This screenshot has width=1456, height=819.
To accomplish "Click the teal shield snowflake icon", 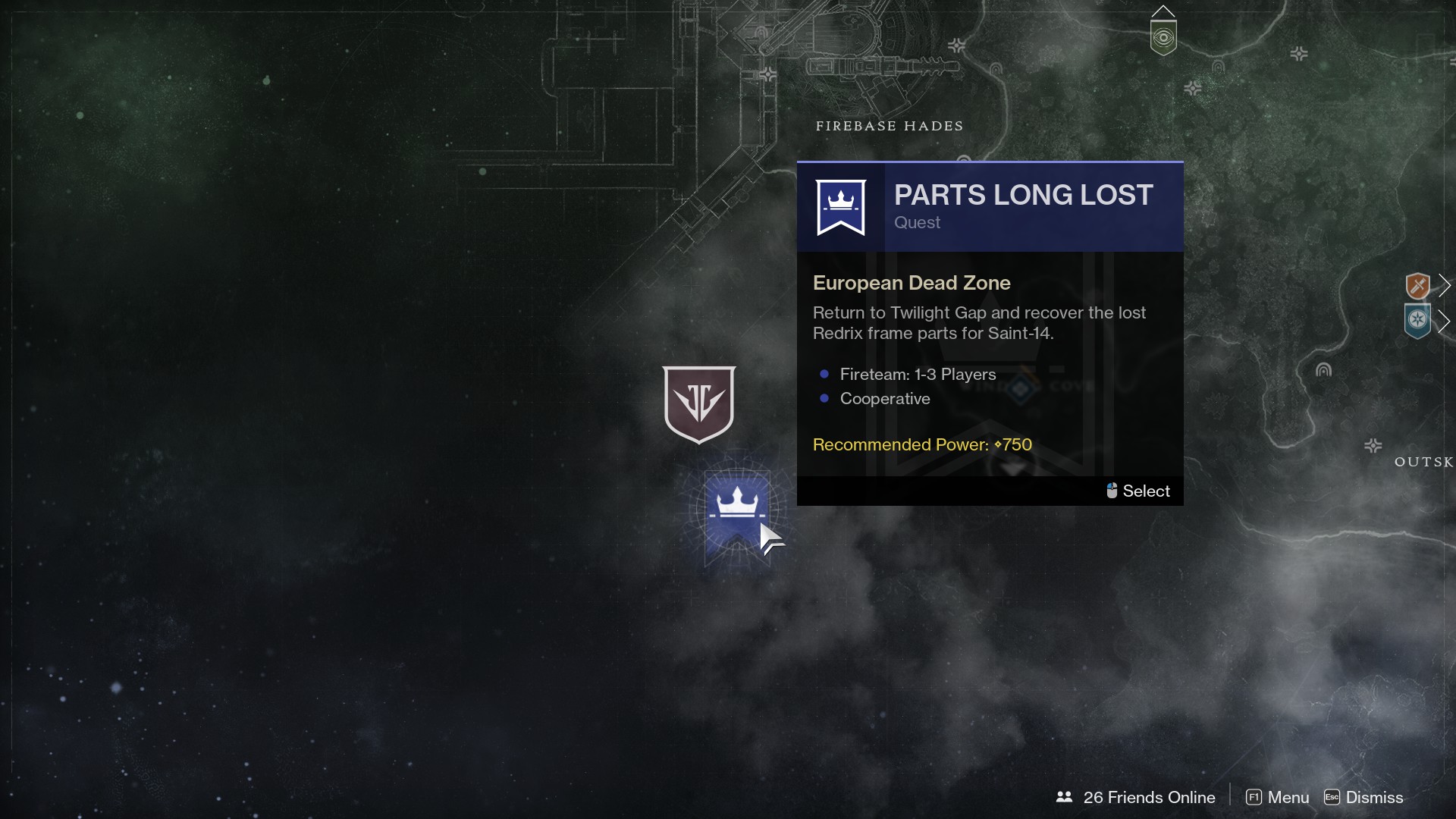I will (1417, 321).
